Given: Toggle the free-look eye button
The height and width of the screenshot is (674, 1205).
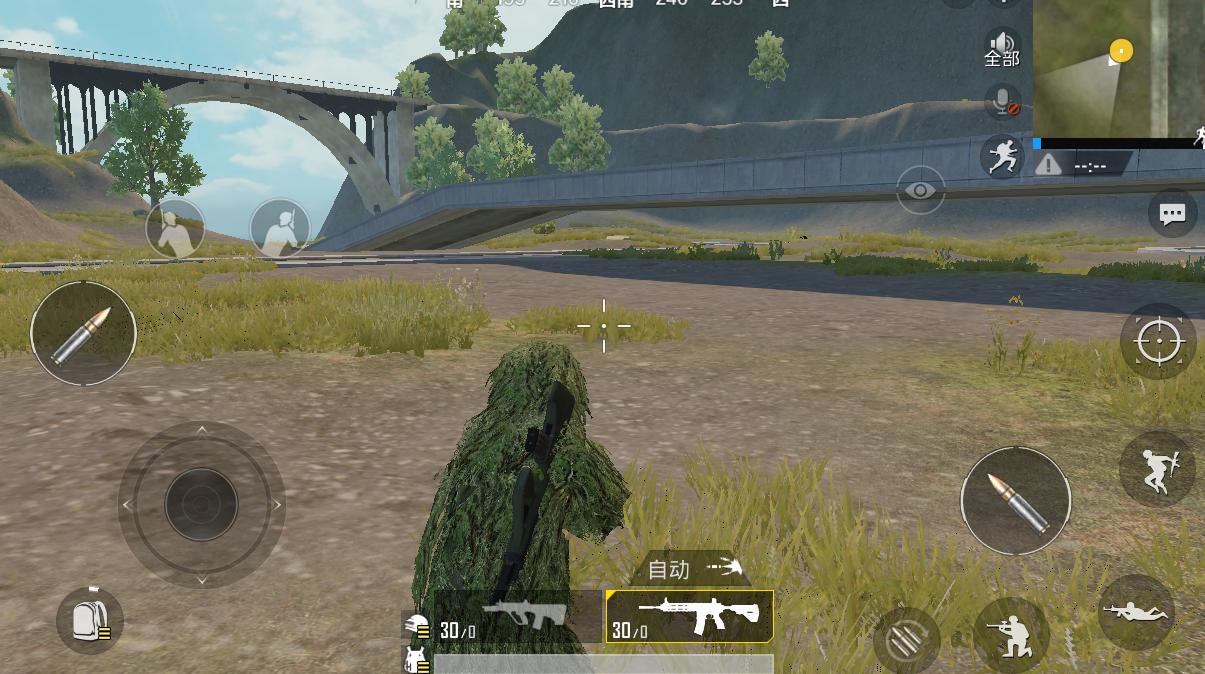Looking at the screenshot, I should tap(920, 190).
